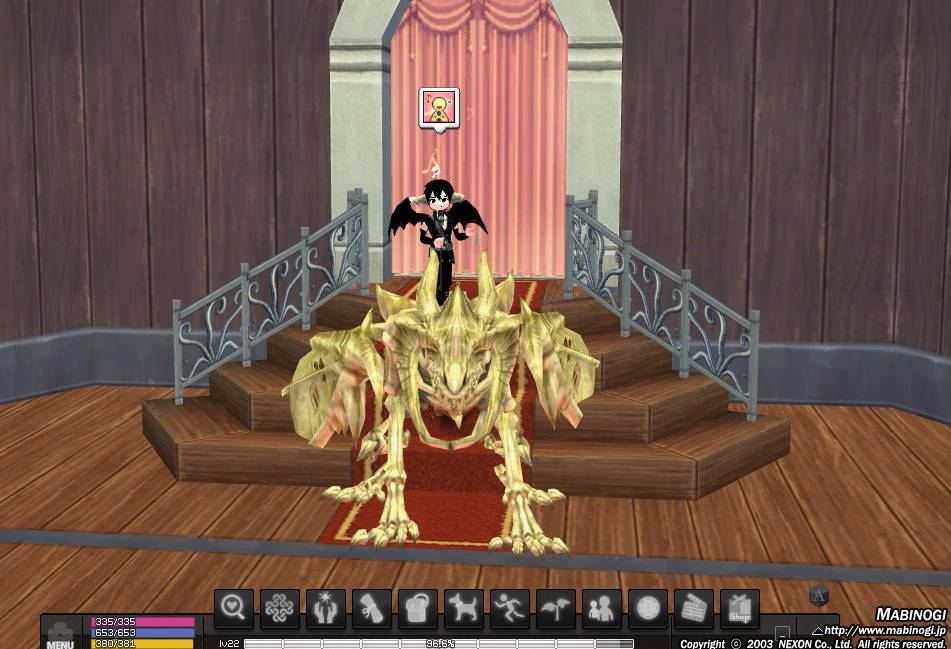Click the small A button above the logo
Screen dimensions: 951x649
click(819, 597)
